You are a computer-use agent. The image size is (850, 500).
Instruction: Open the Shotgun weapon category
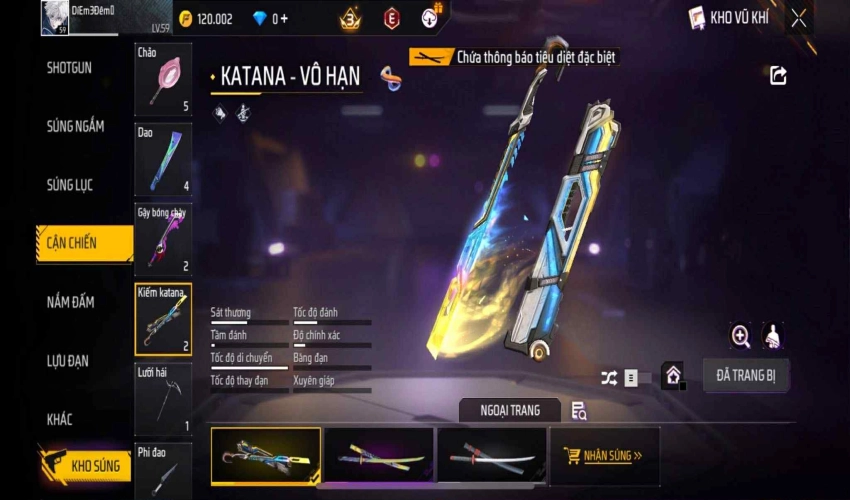(70, 68)
